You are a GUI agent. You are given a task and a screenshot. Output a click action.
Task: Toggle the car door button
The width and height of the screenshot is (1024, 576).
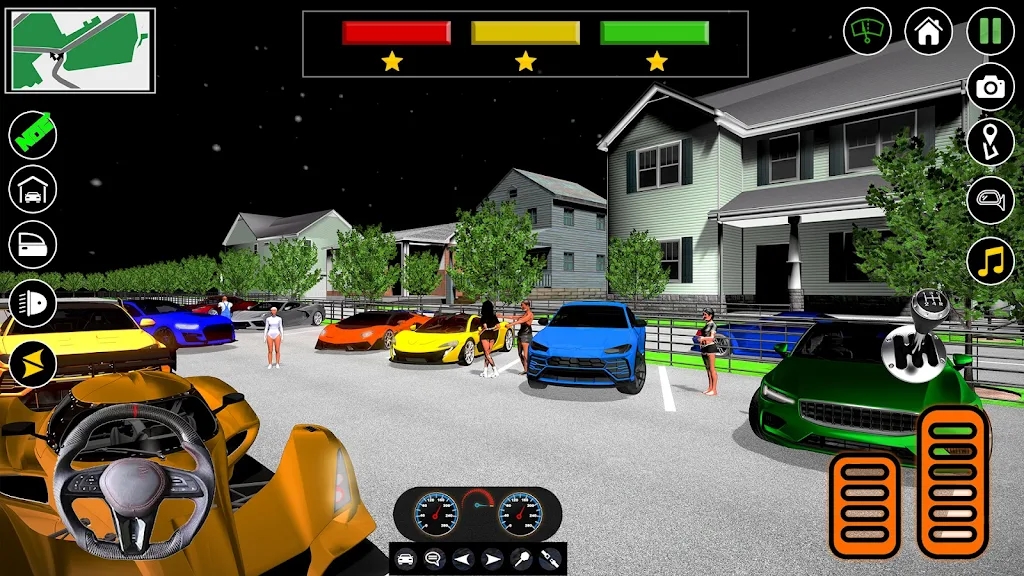[33, 245]
